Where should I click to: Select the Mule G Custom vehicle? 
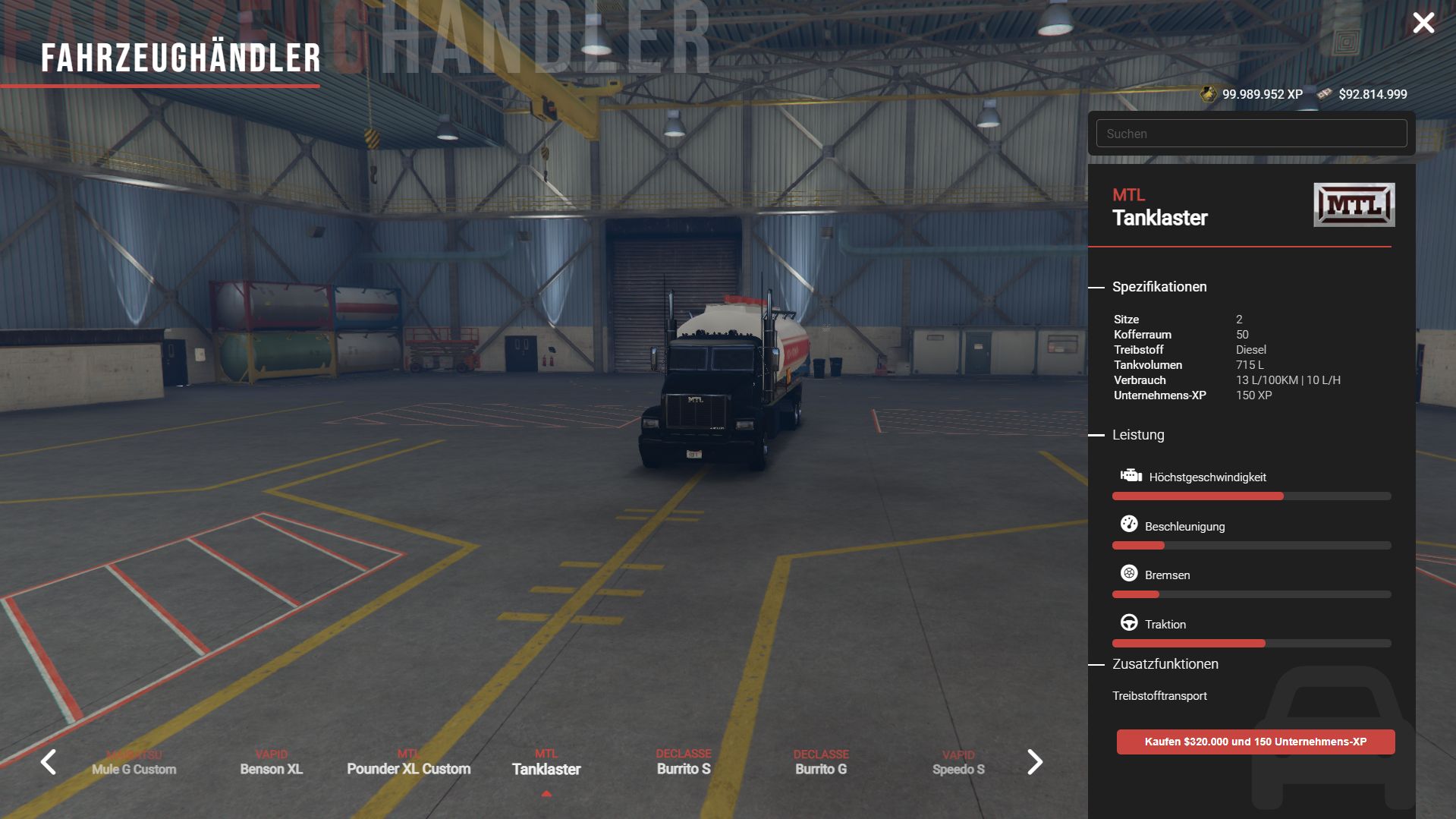click(x=134, y=764)
